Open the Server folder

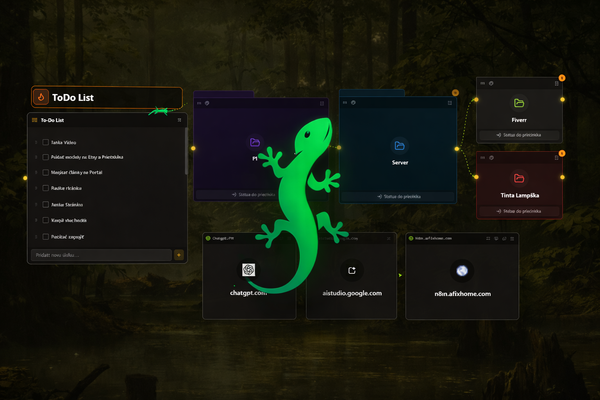[x=400, y=145]
